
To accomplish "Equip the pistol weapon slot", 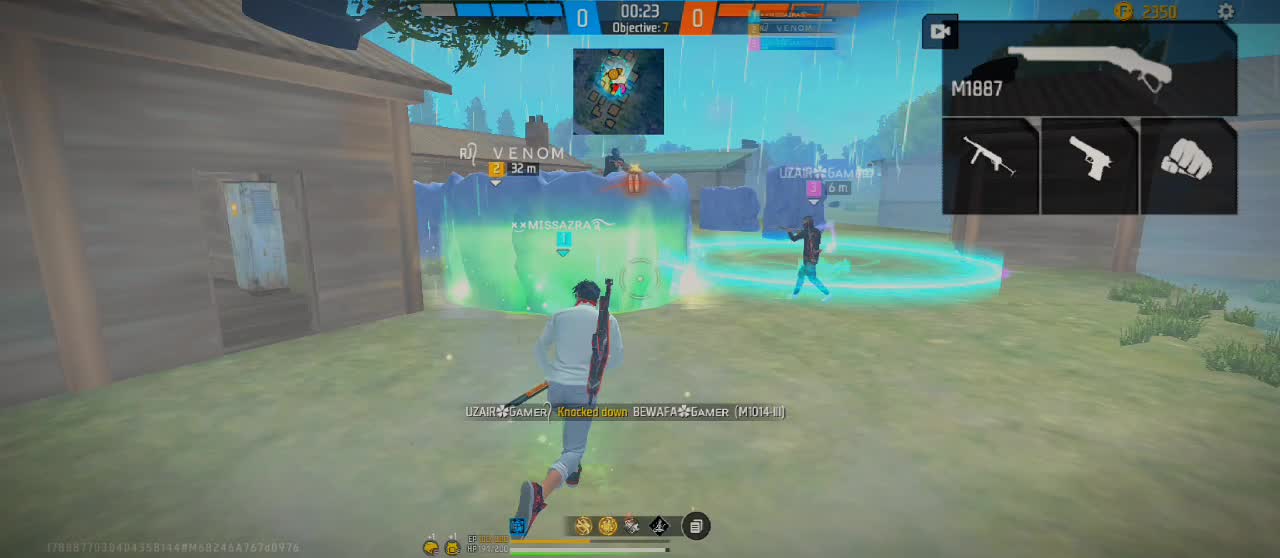I will coord(1089,159).
